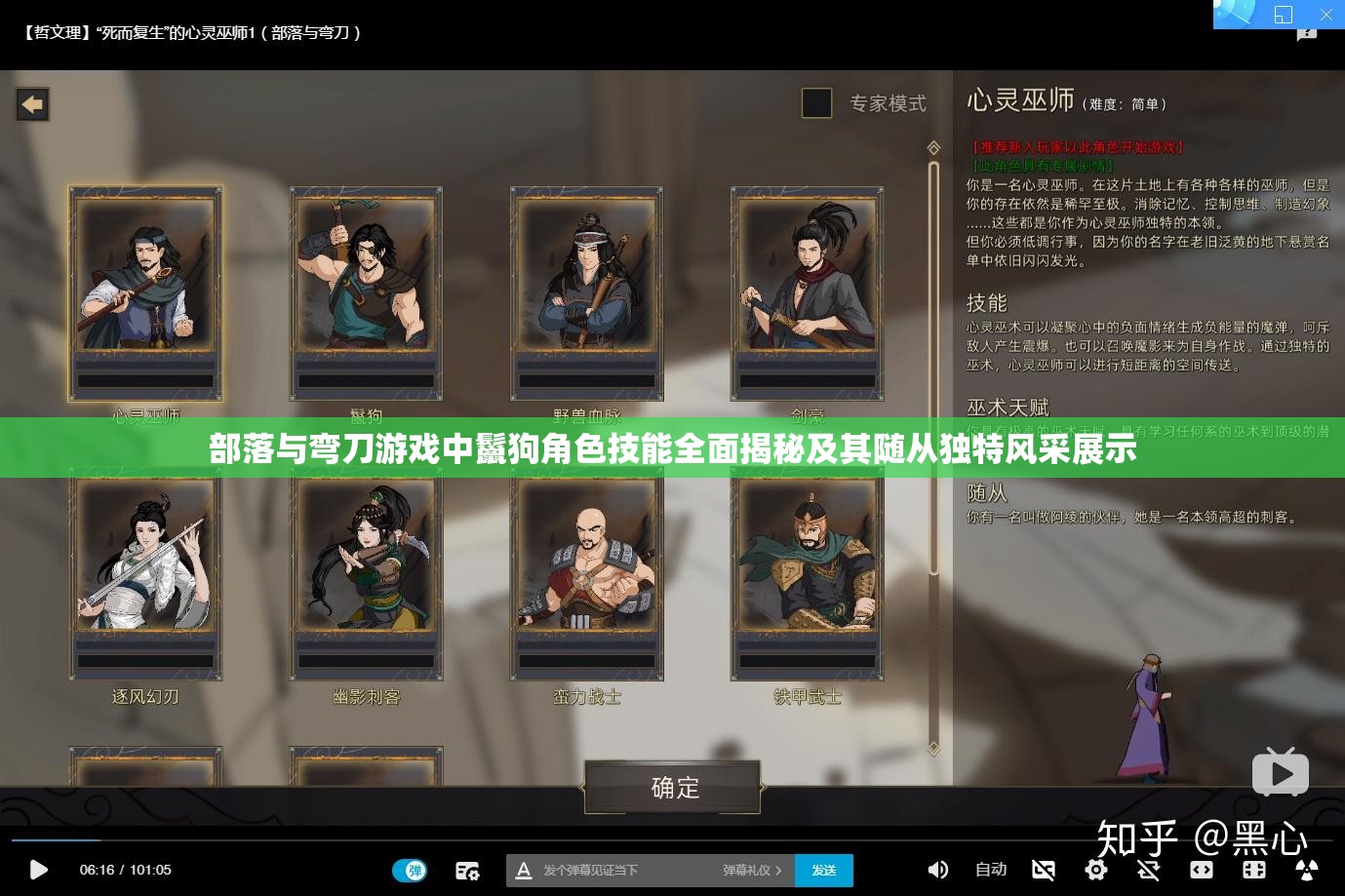Collapse the character panel via the top chevron
The height and width of the screenshot is (896, 1345).
point(932,147)
